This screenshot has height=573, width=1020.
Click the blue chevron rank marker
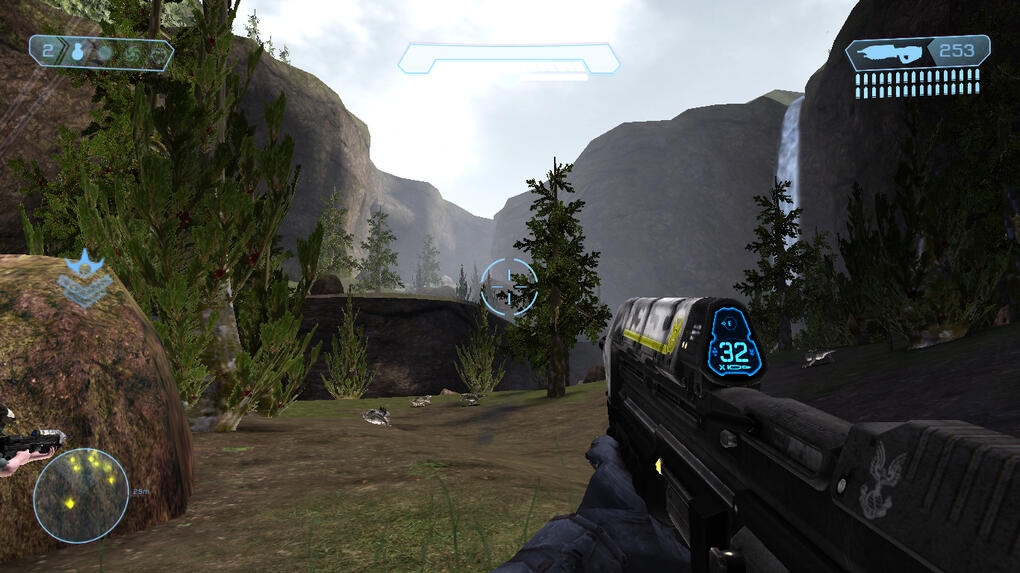pyautogui.click(x=84, y=281)
